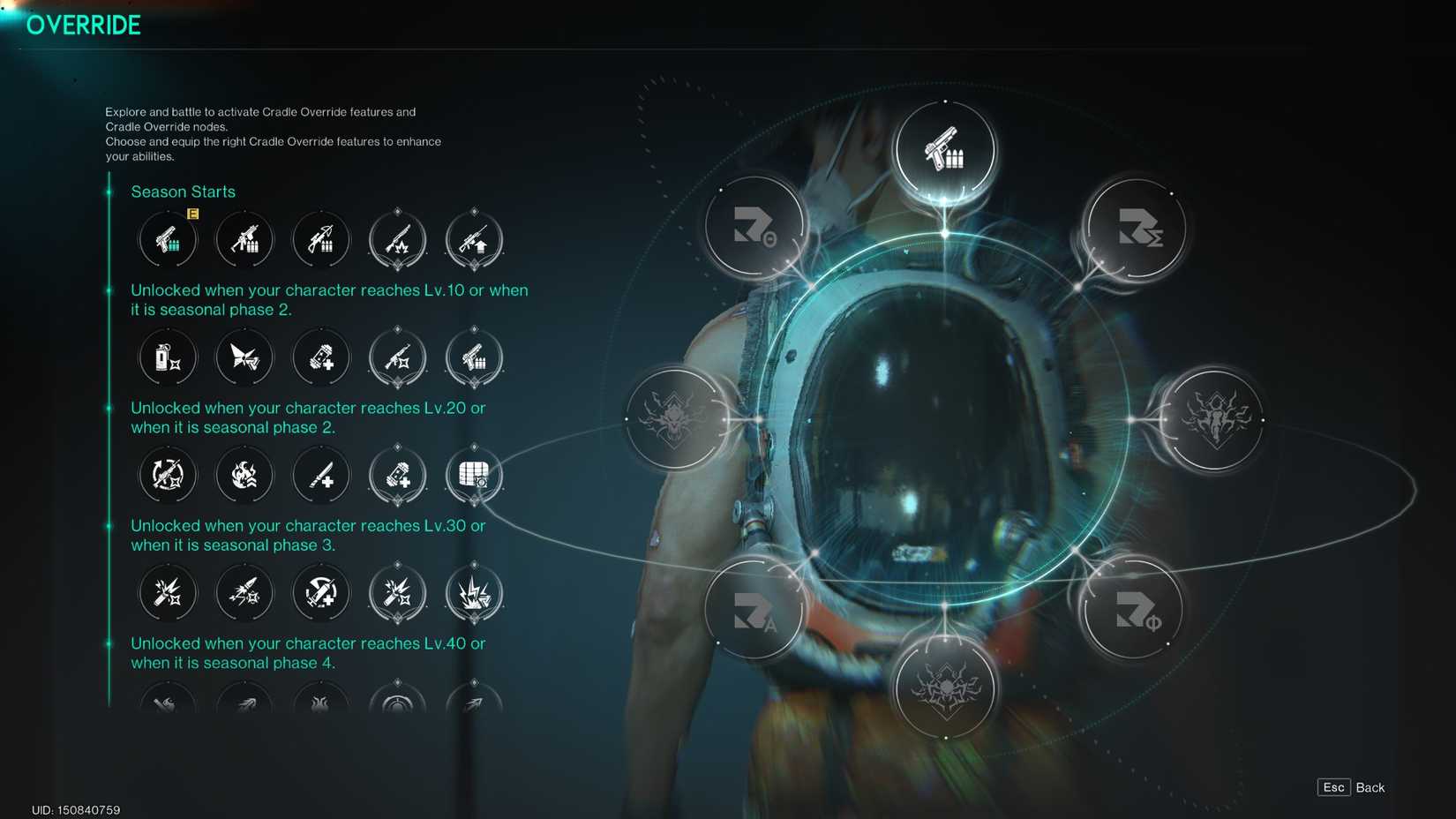Select the pistol with ammo override node
This screenshot has width=1456, height=819.
[168, 239]
